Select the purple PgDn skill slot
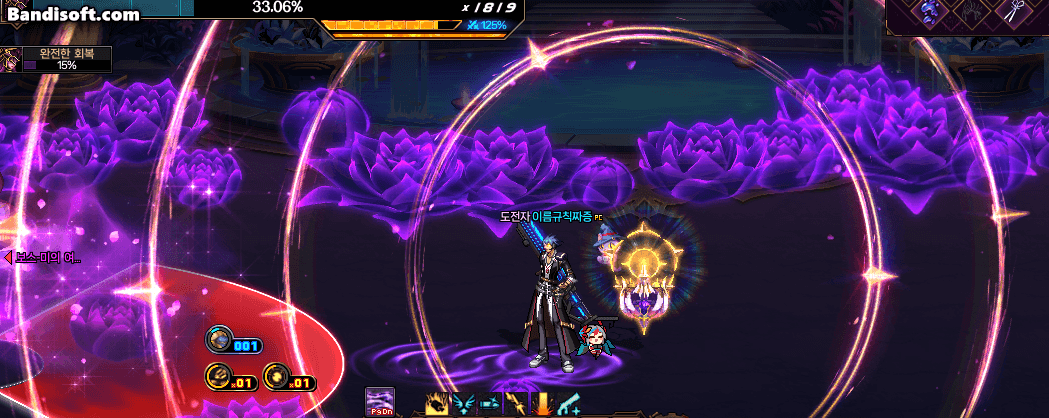 [x=380, y=402]
